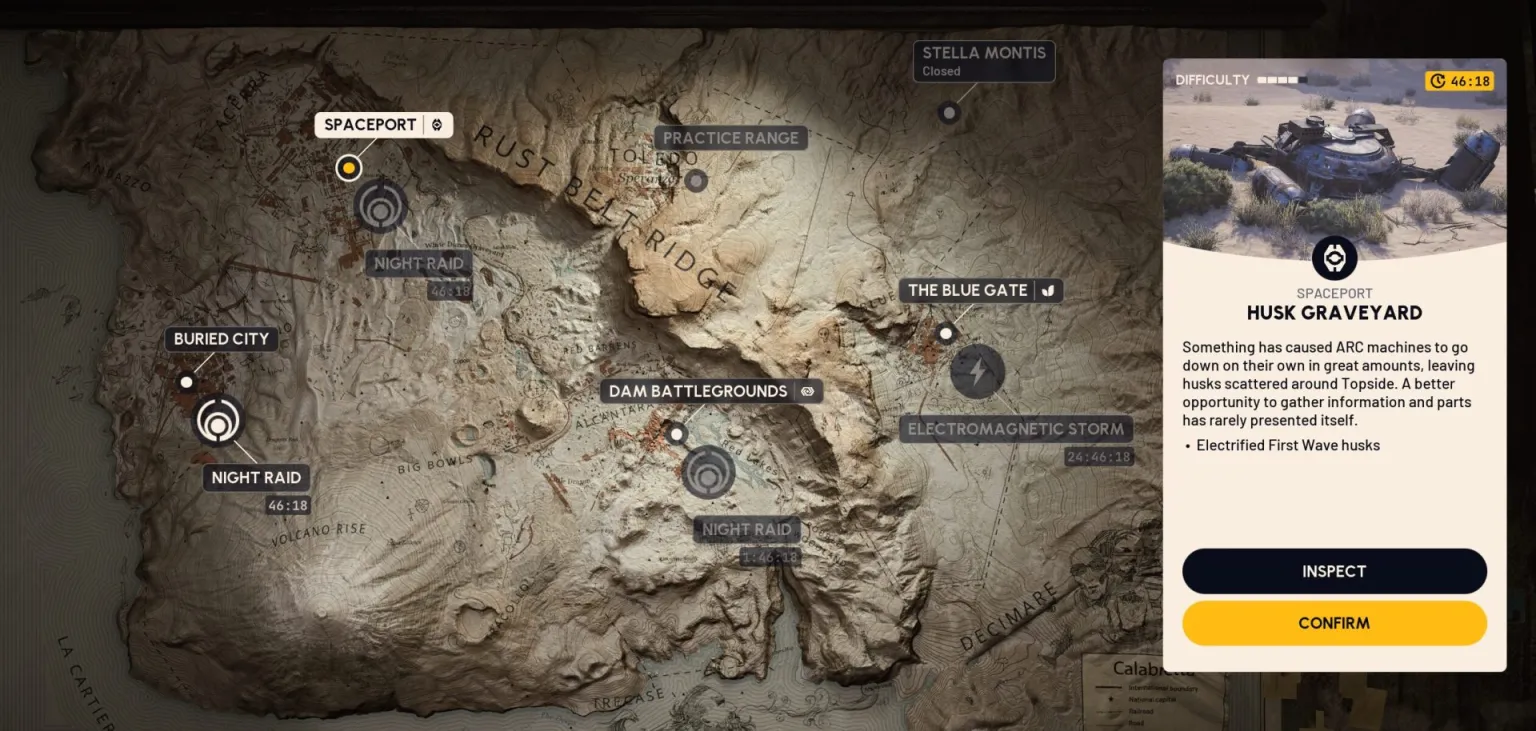Click the yellow Spaceport map marker
The height and width of the screenshot is (731, 1536).
tap(348, 167)
